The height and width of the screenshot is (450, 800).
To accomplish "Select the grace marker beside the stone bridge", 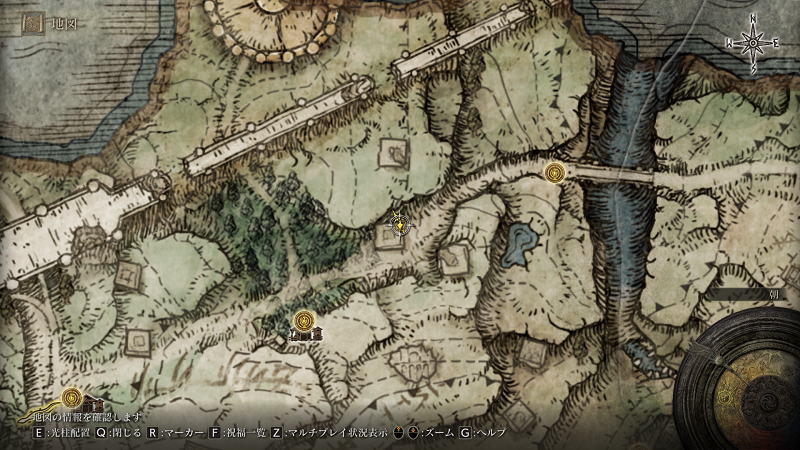I will click(x=558, y=173).
